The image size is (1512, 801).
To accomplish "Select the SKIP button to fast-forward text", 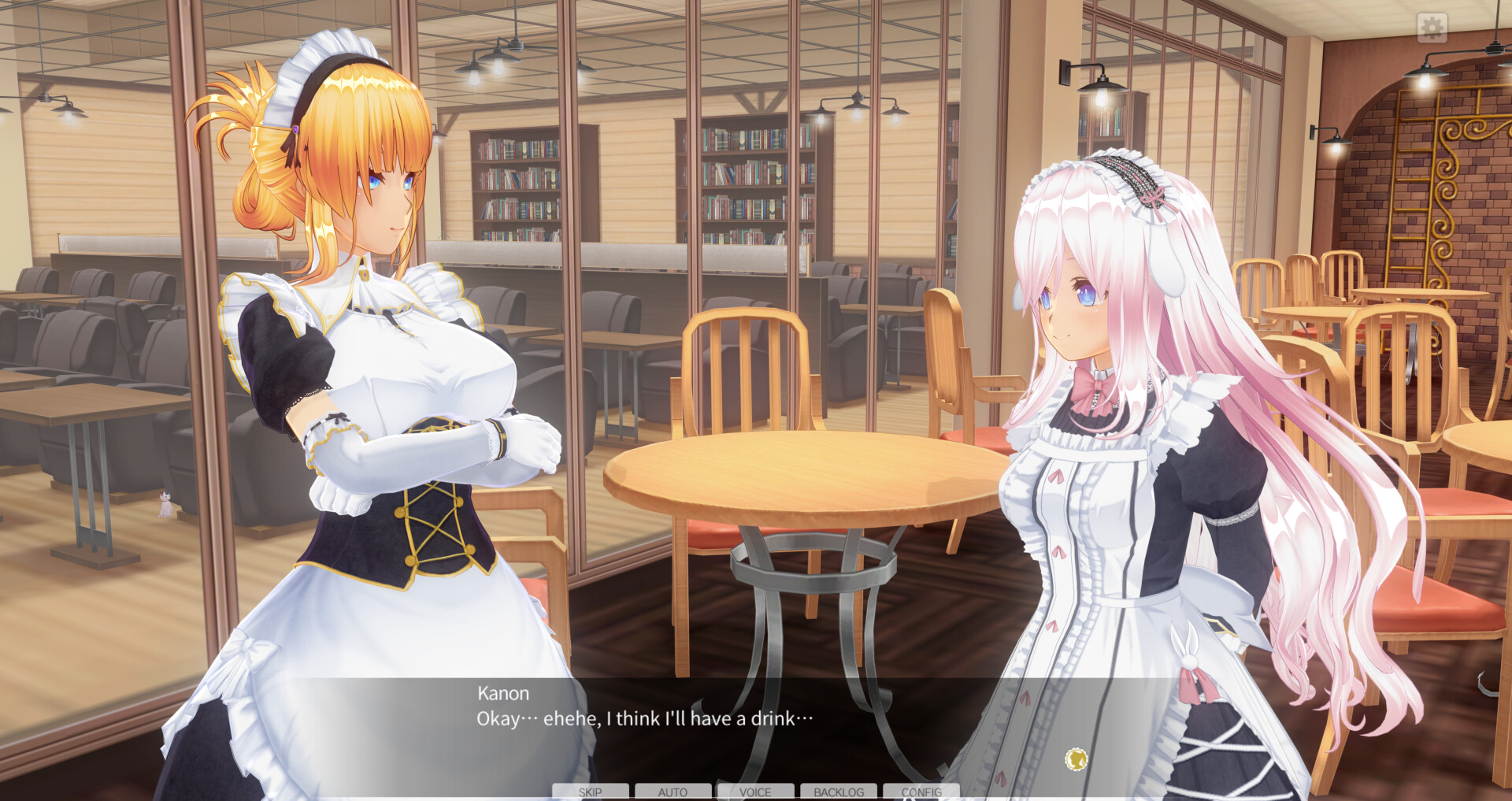I will click(x=590, y=792).
